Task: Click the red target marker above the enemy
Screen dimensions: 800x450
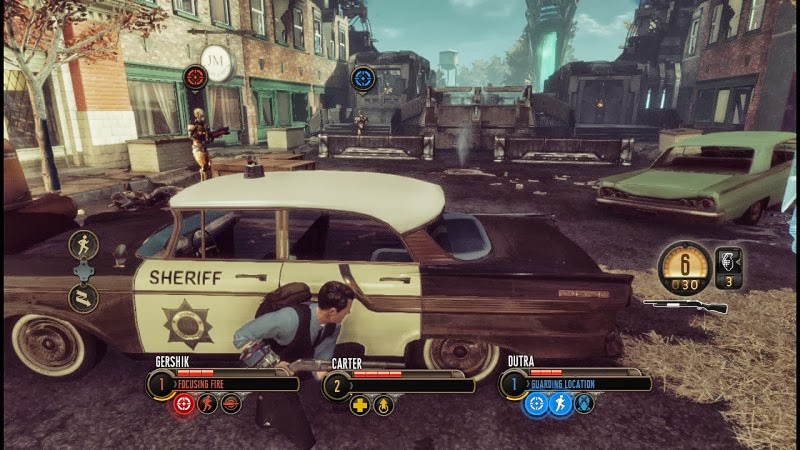Action: point(196,76)
